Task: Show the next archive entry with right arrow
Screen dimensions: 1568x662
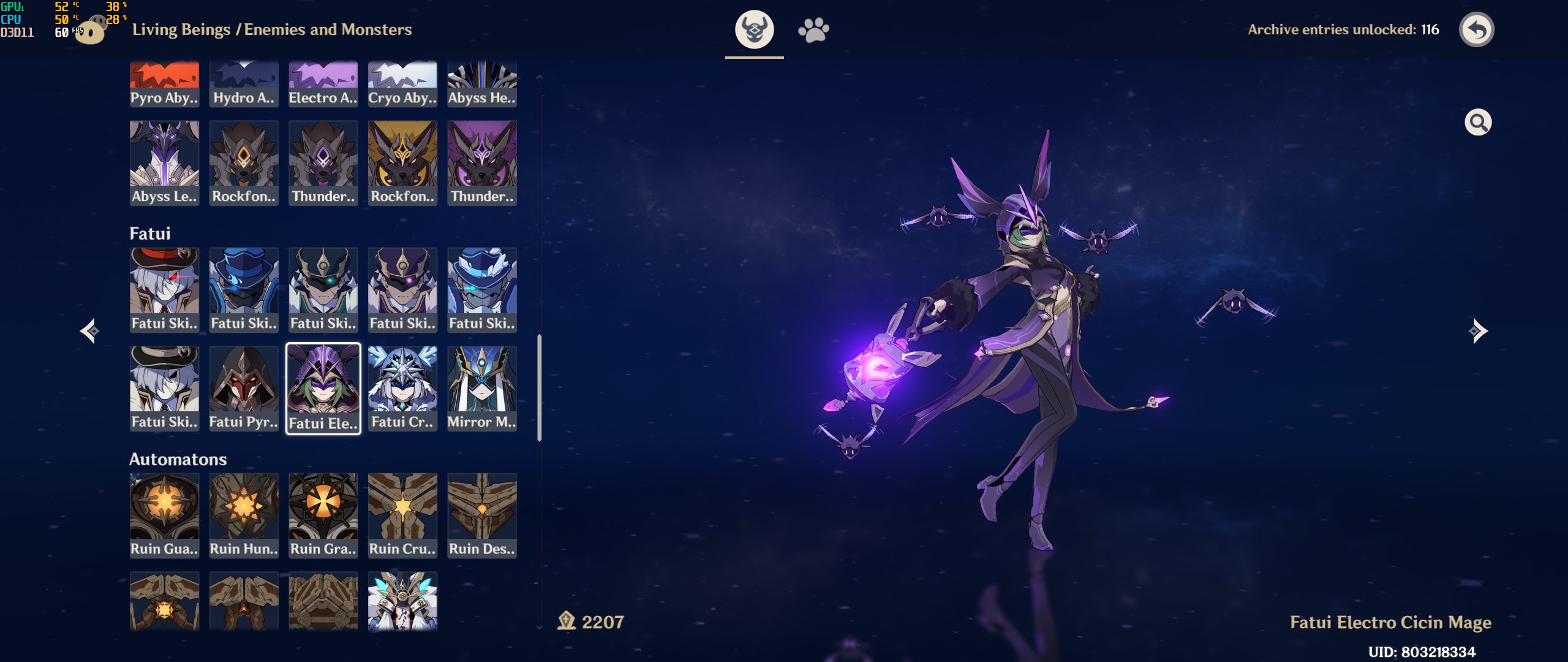Action: point(1478,331)
